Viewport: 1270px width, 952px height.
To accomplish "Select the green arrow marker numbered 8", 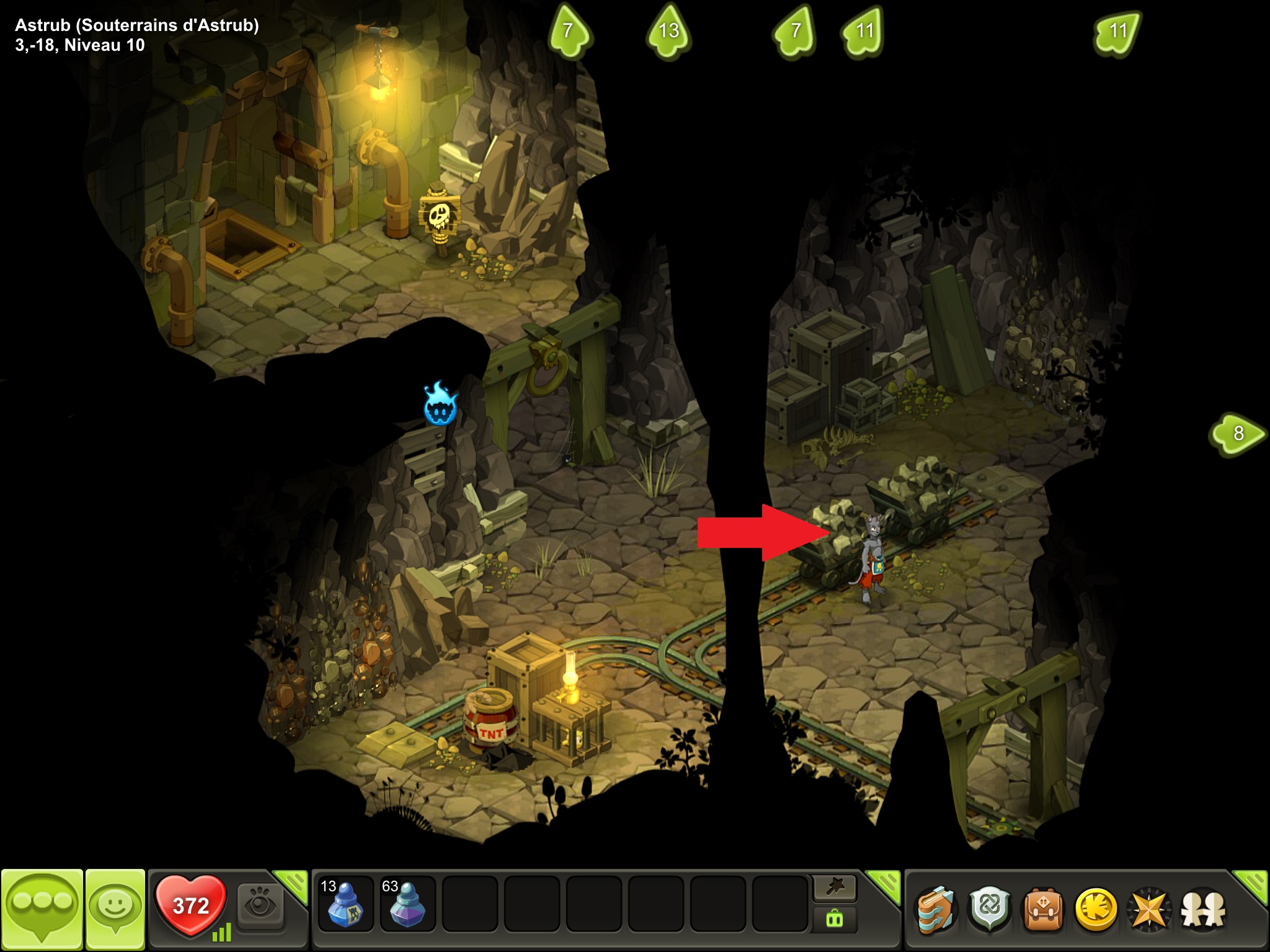I will (1237, 434).
